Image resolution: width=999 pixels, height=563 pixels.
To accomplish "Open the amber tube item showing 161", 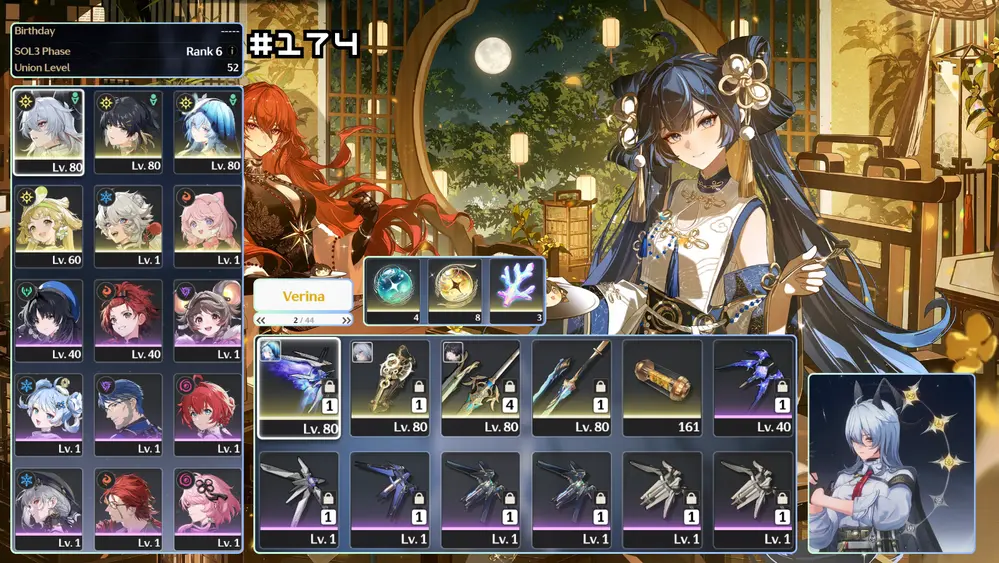I will [663, 387].
